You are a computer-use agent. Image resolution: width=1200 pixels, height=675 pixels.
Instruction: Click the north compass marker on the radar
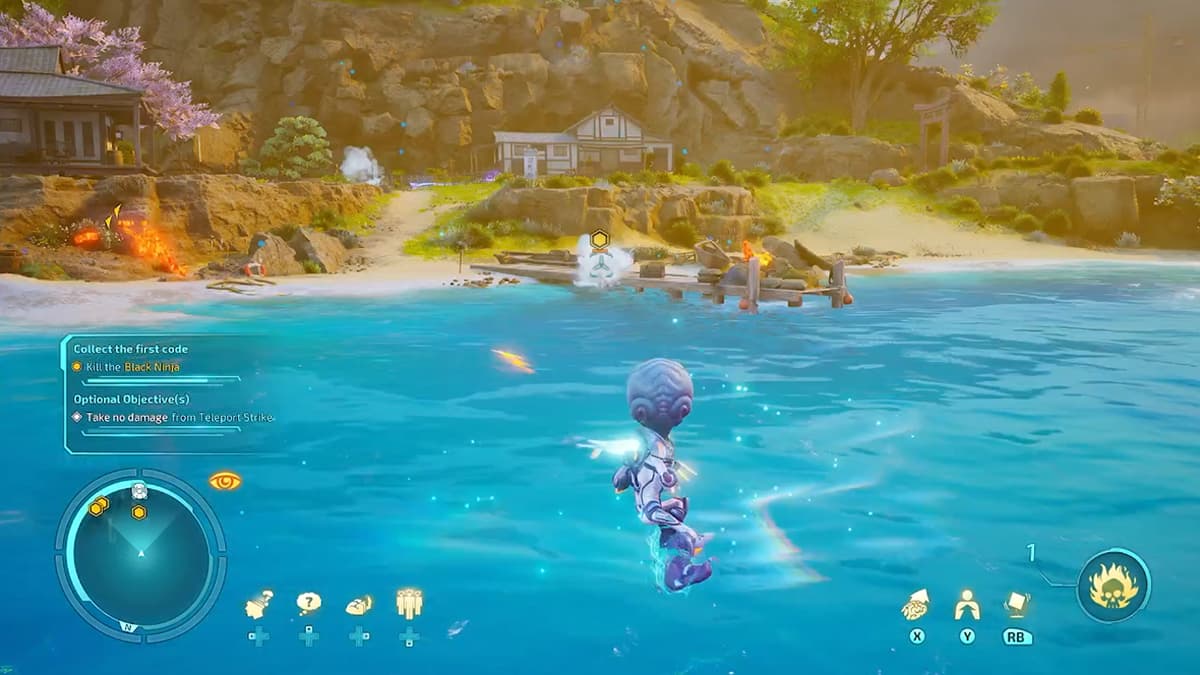pyautogui.click(x=128, y=626)
